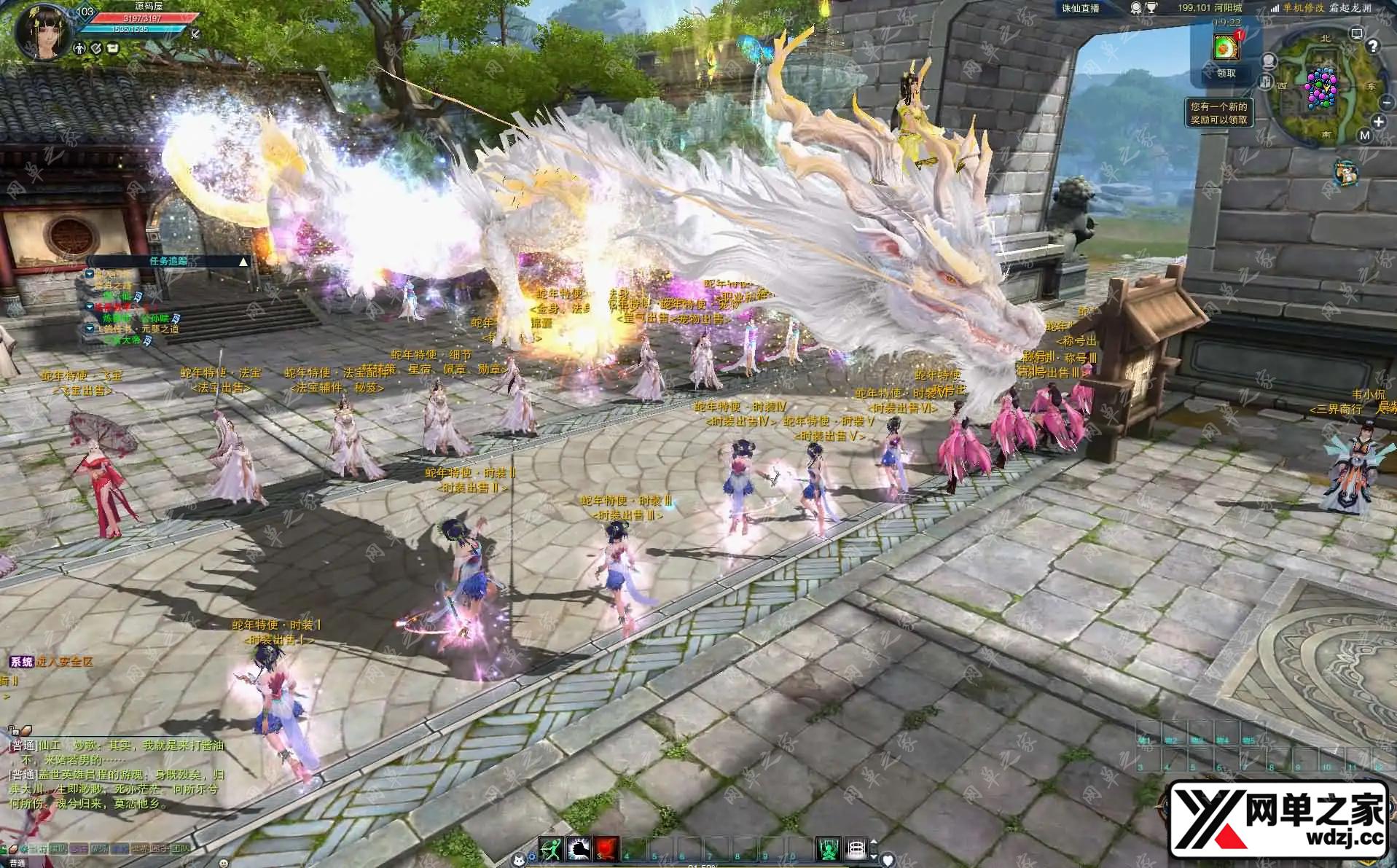Switch hotbar page with the up arrow

(874, 842)
